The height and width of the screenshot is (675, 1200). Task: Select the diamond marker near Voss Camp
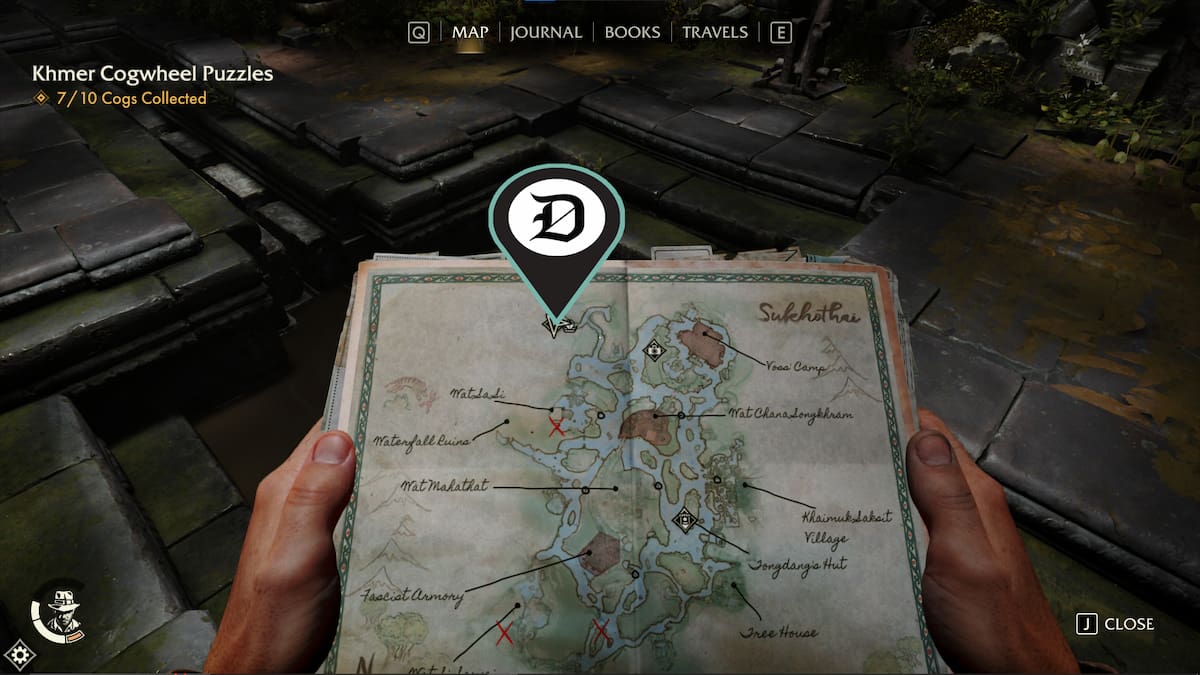[655, 350]
